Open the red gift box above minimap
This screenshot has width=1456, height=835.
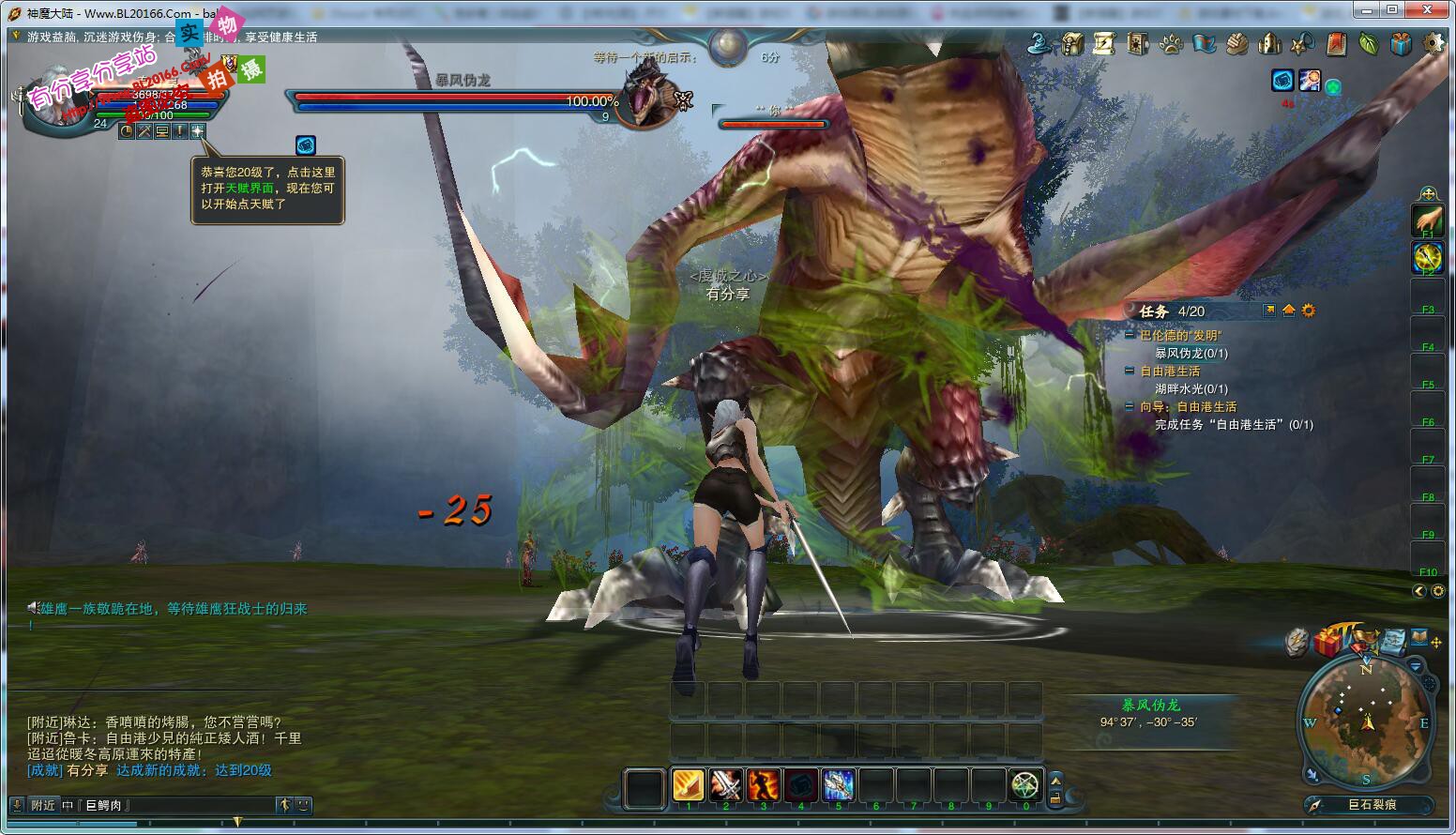click(x=1327, y=643)
